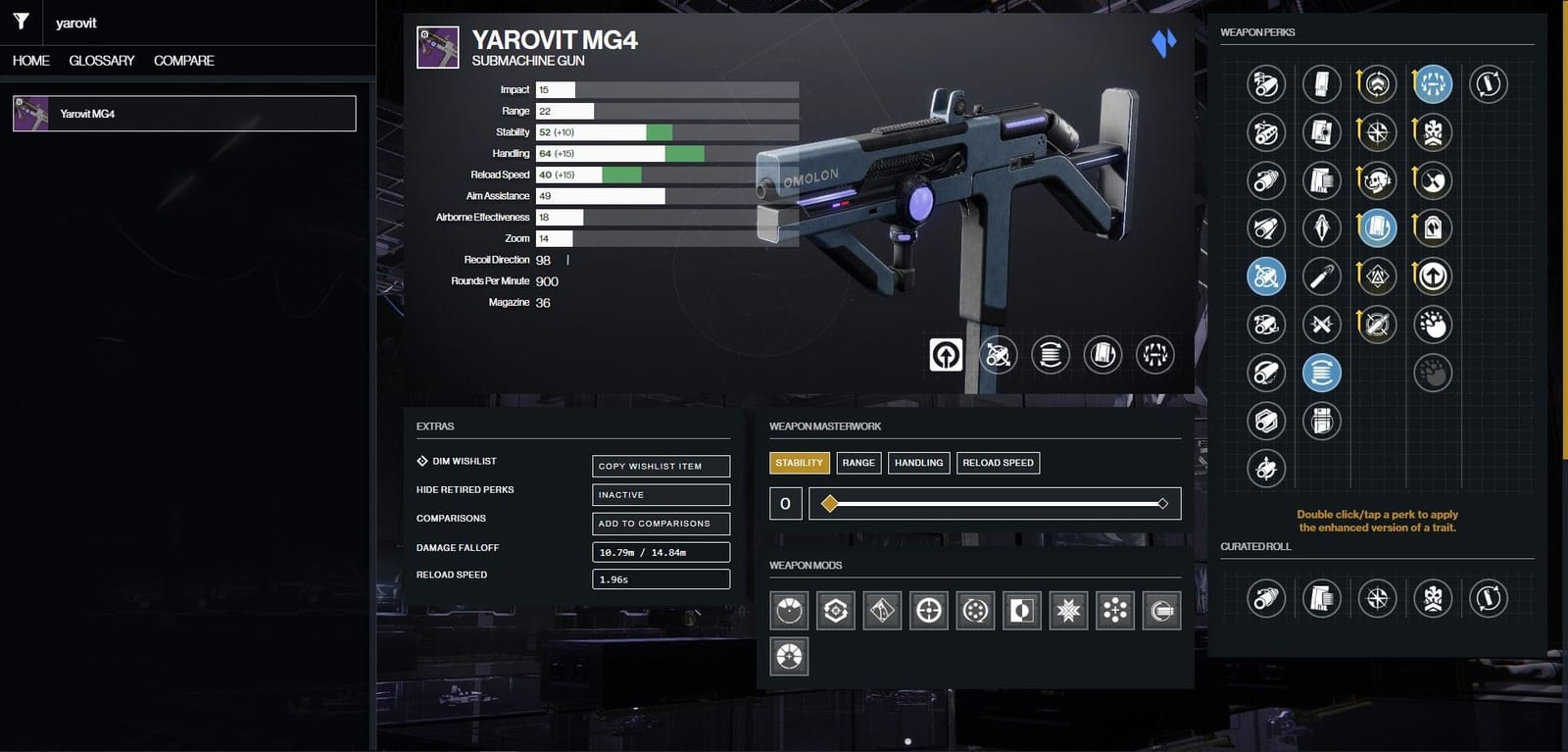Click the filter funnel icon in top-left corner

pyautogui.click(x=20, y=22)
